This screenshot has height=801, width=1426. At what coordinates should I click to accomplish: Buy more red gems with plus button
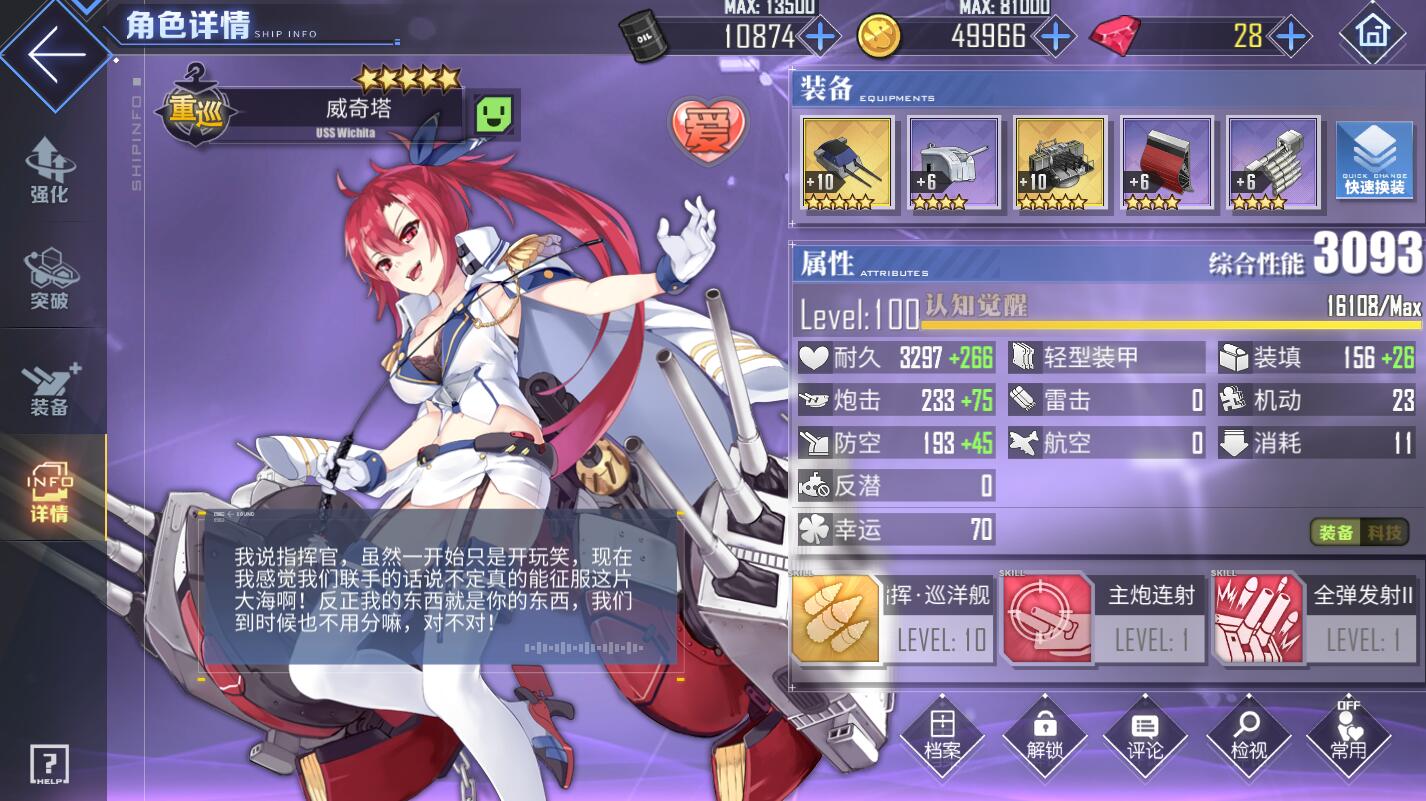(1292, 37)
